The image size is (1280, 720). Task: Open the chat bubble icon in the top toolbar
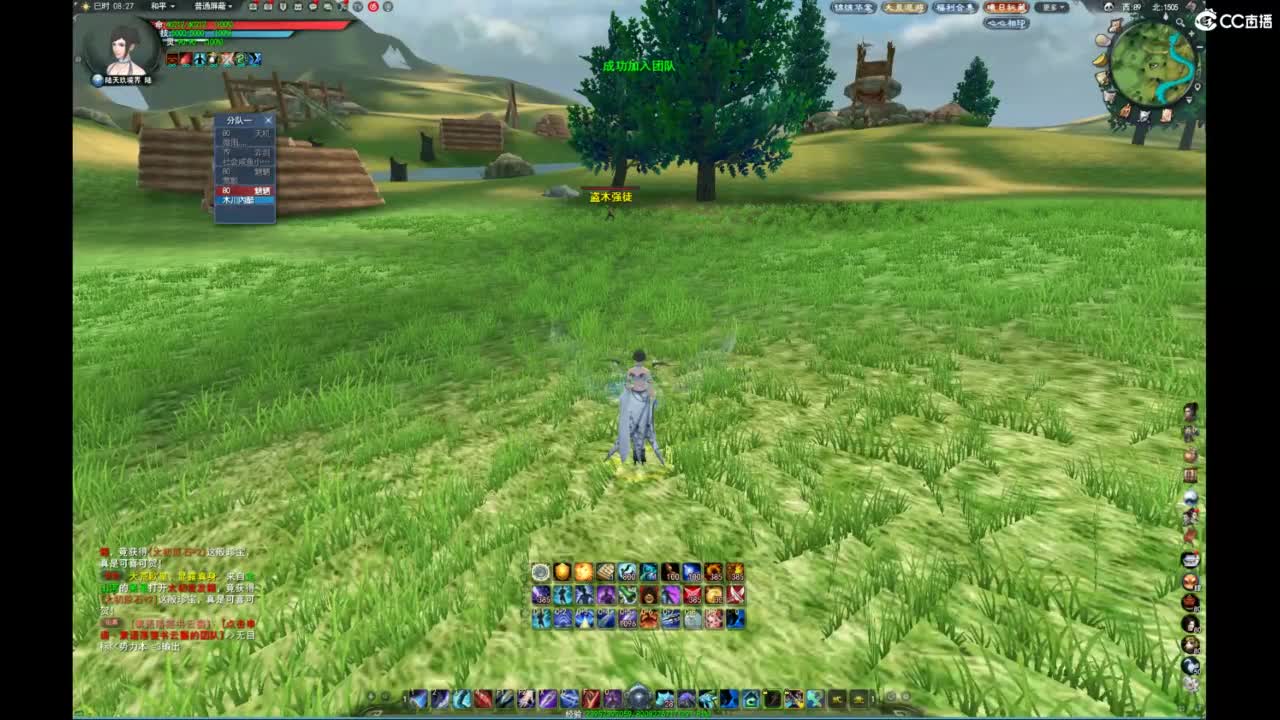pyautogui.click(x=311, y=7)
